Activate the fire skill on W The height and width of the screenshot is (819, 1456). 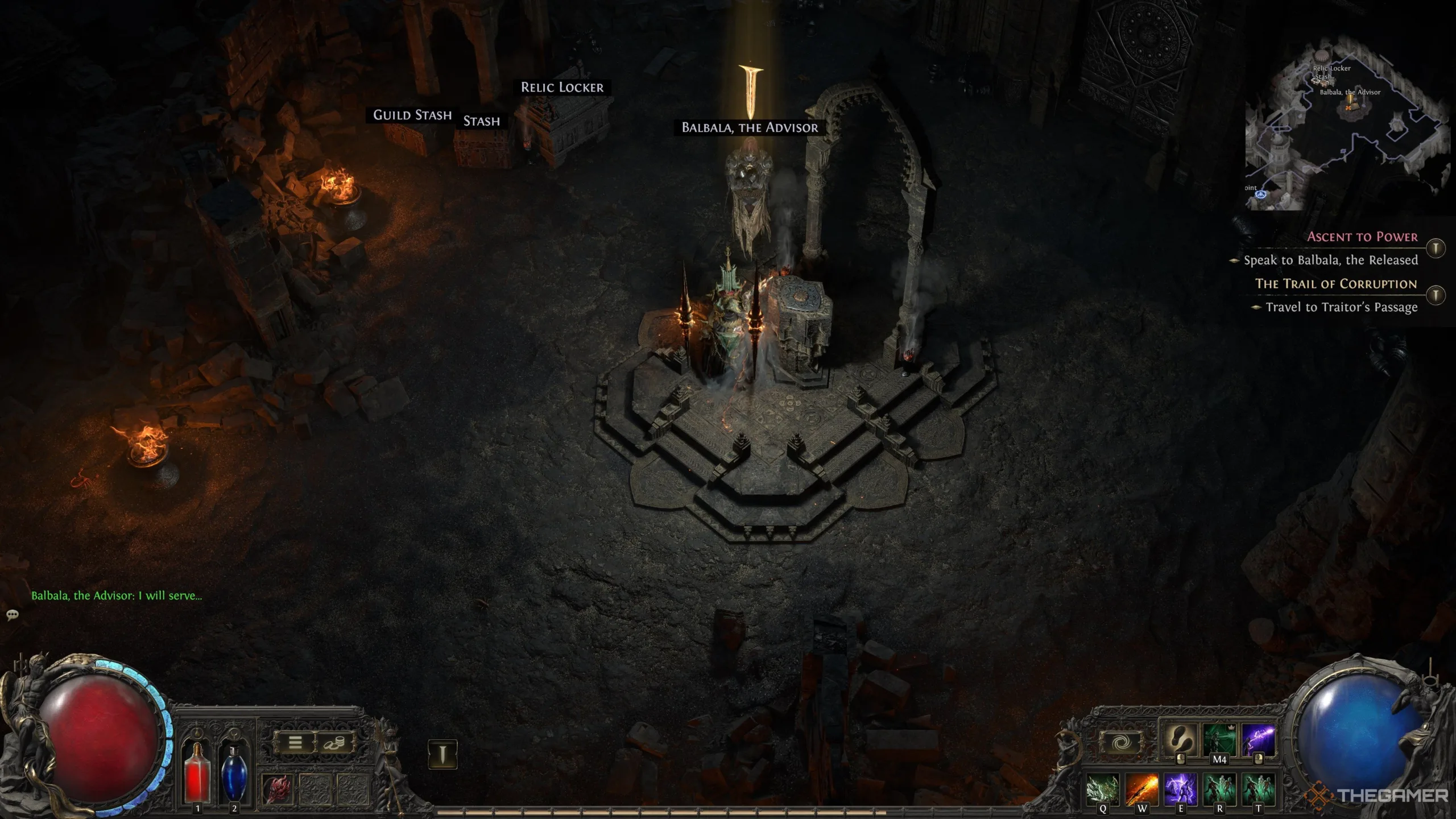1141,789
